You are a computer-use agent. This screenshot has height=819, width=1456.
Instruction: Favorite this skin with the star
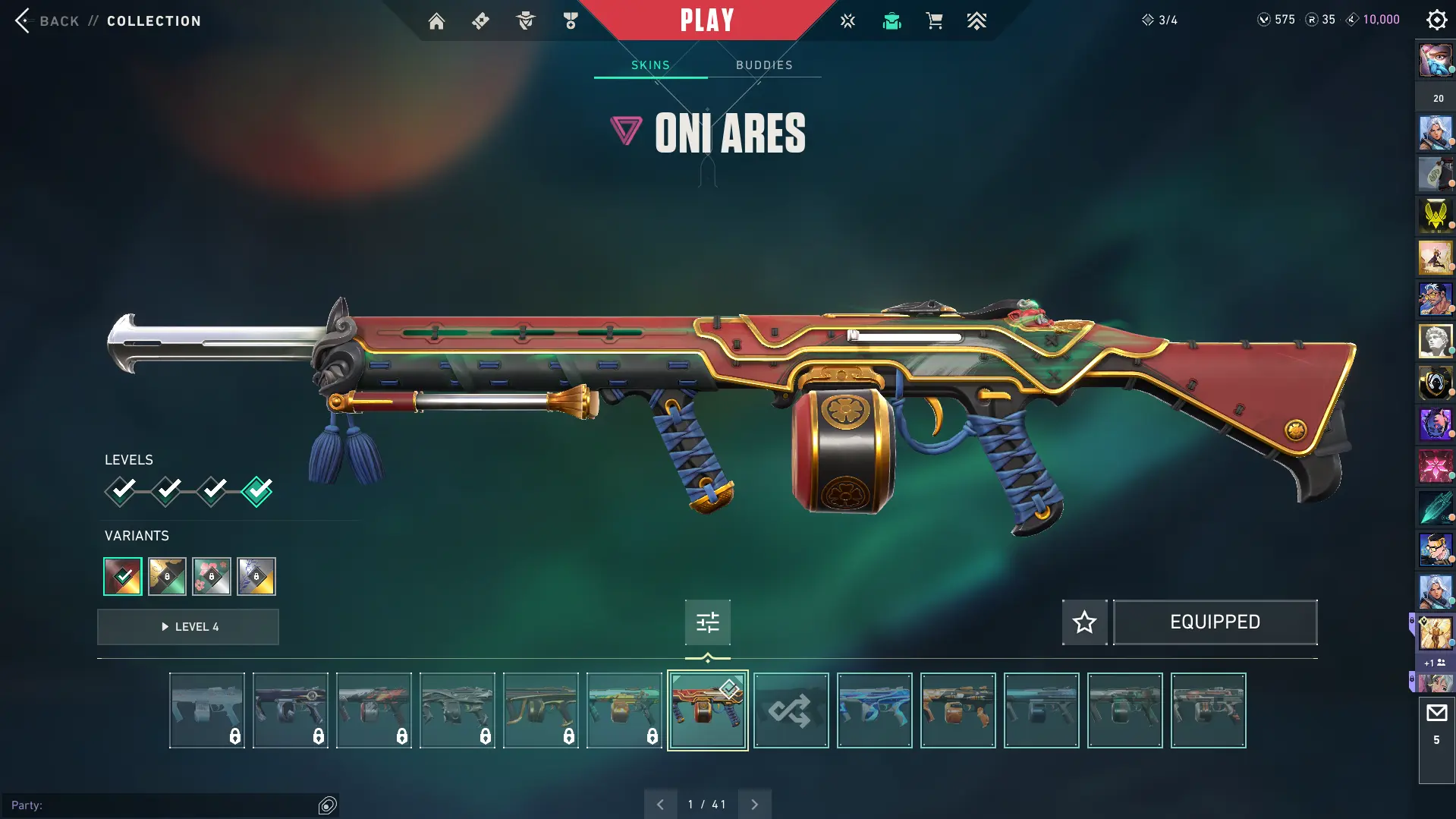1084,622
